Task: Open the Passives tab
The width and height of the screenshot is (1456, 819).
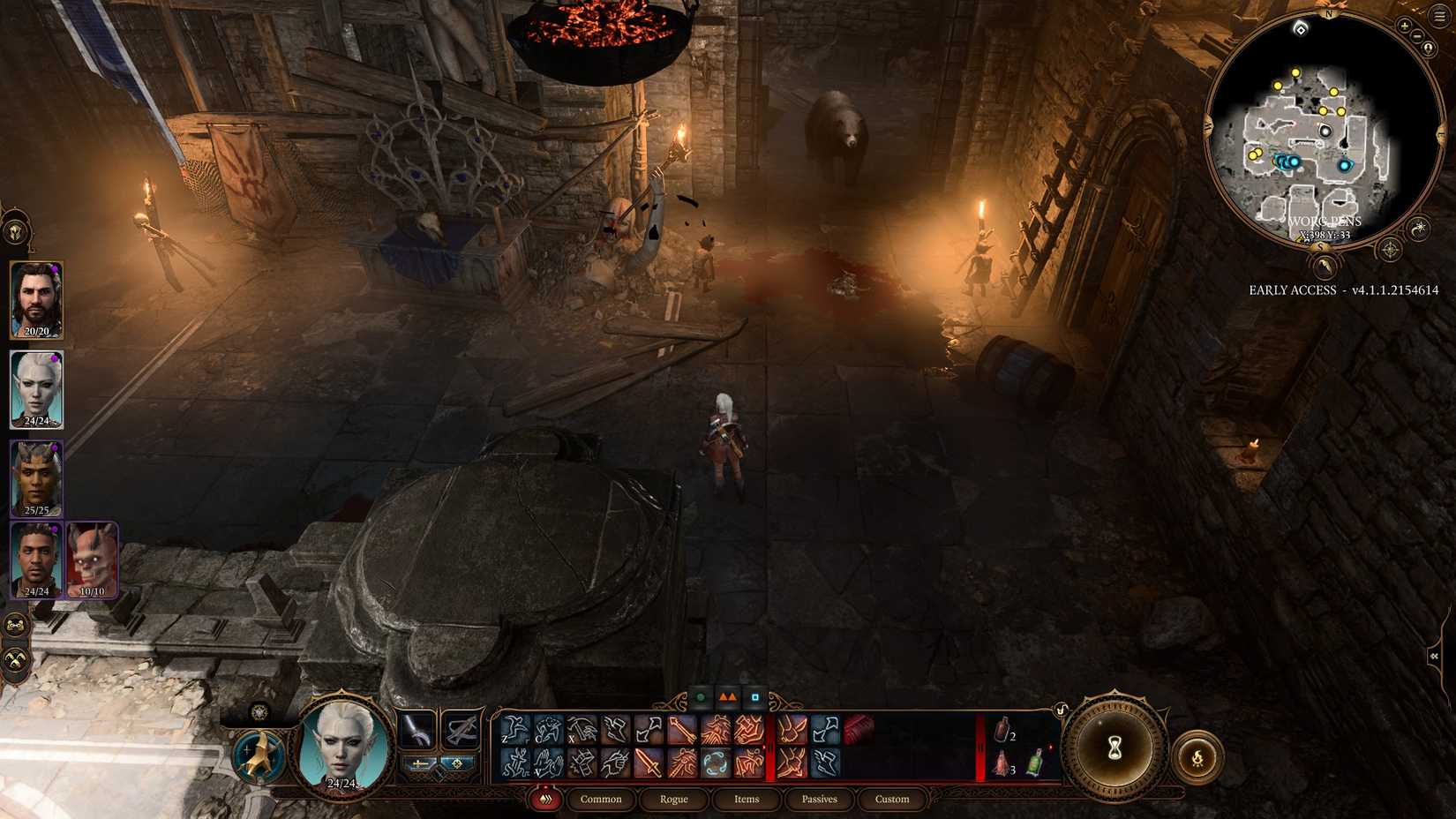Action: (x=819, y=800)
